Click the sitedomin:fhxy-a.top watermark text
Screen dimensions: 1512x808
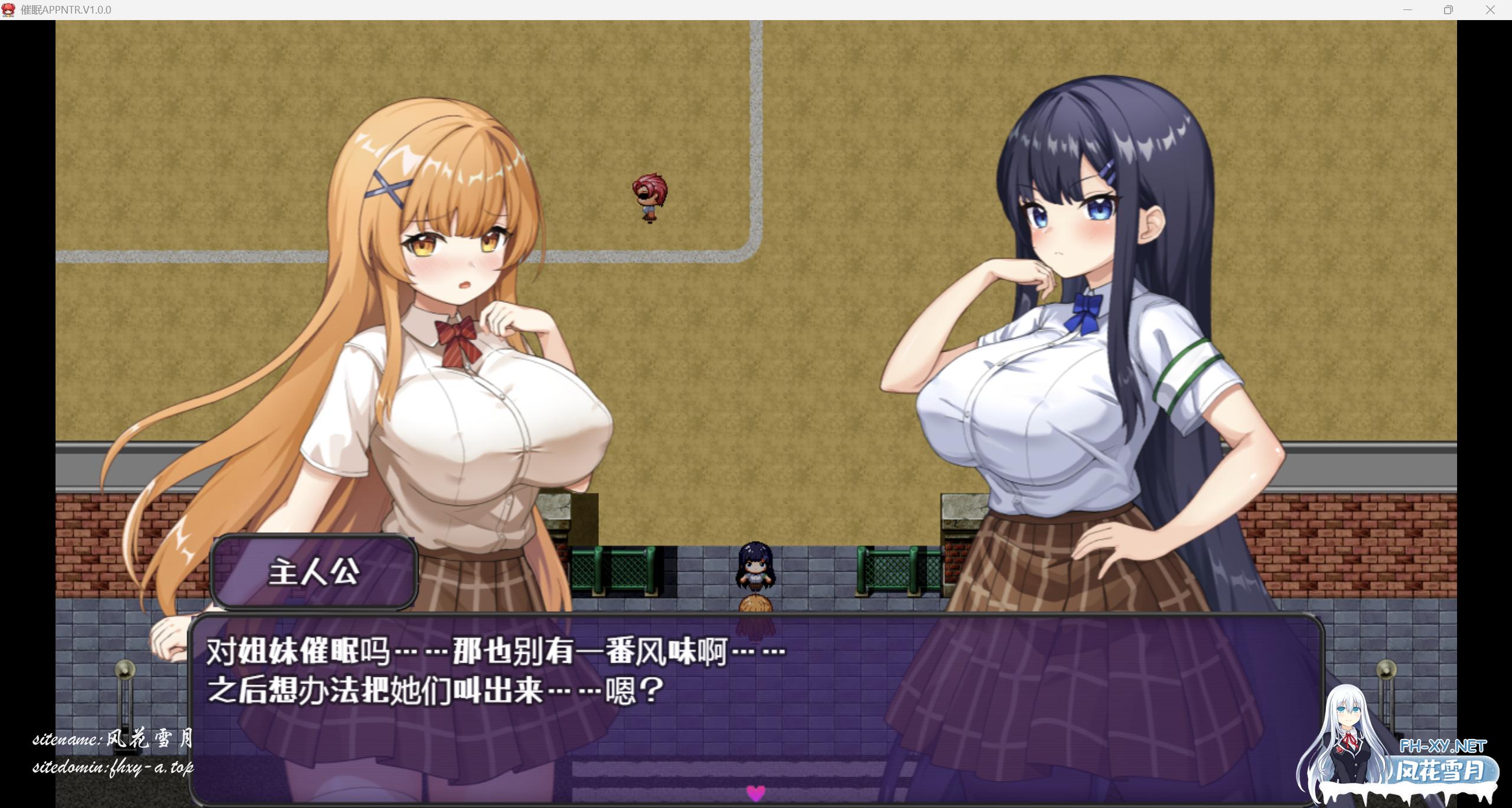click(x=114, y=769)
